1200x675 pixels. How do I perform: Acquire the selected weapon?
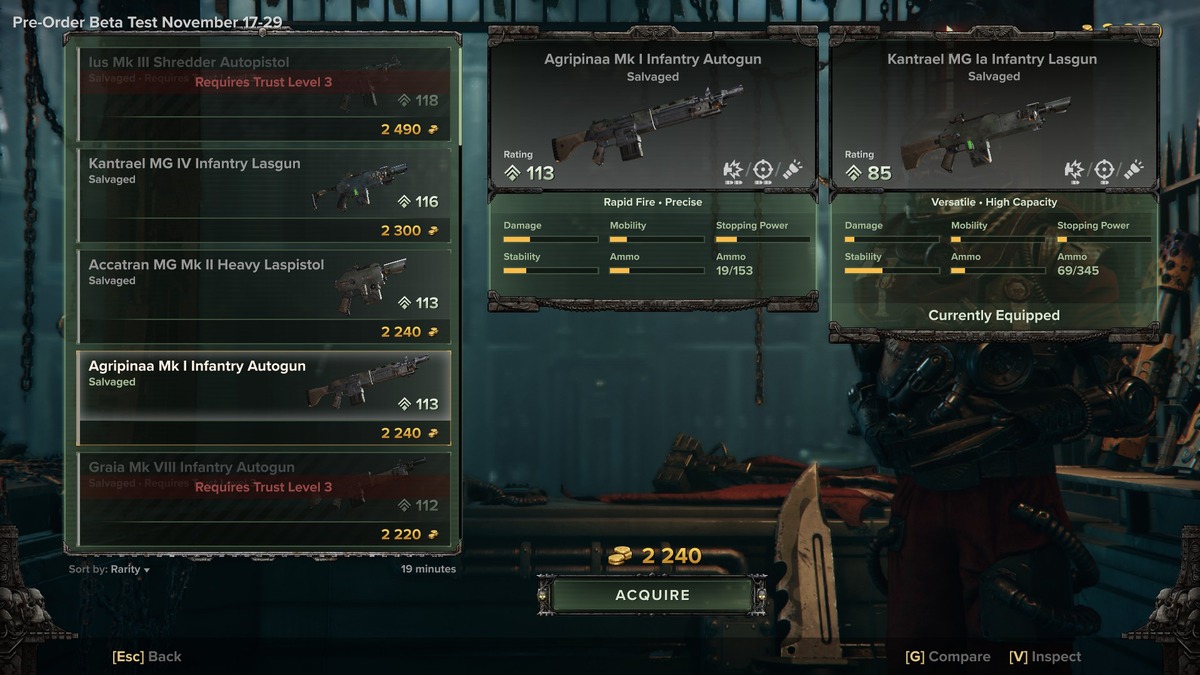tap(652, 595)
